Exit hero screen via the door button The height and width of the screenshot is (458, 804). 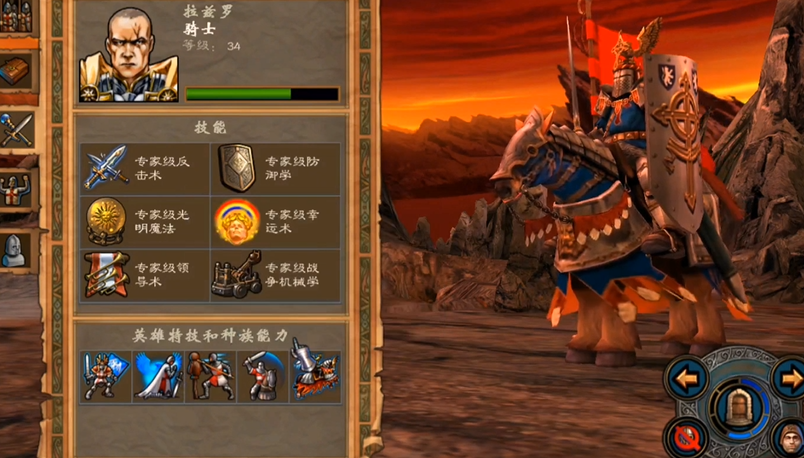click(x=738, y=406)
